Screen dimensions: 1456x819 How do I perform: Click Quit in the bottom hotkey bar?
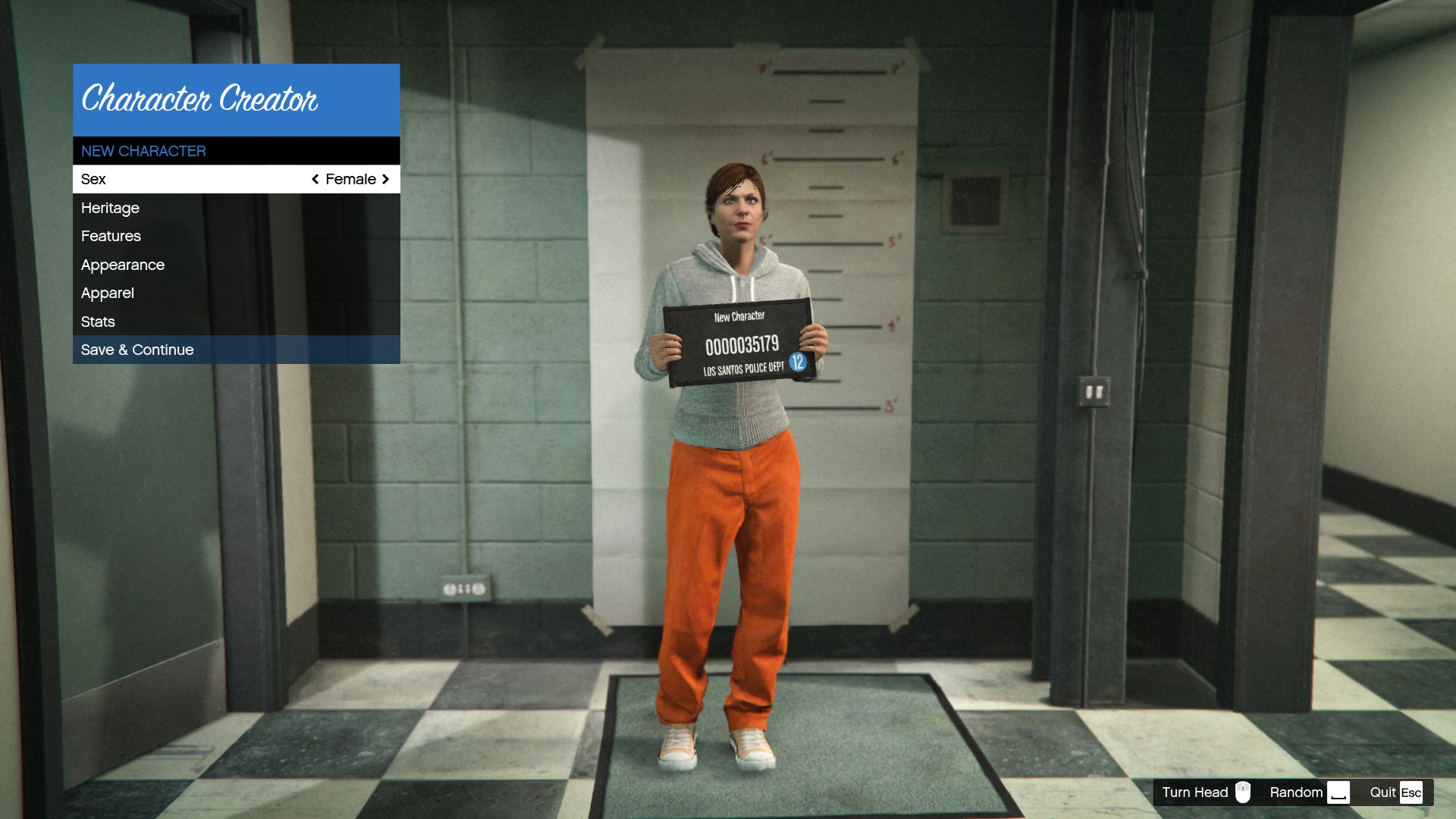pyautogui.click(x=1382, y=792)
